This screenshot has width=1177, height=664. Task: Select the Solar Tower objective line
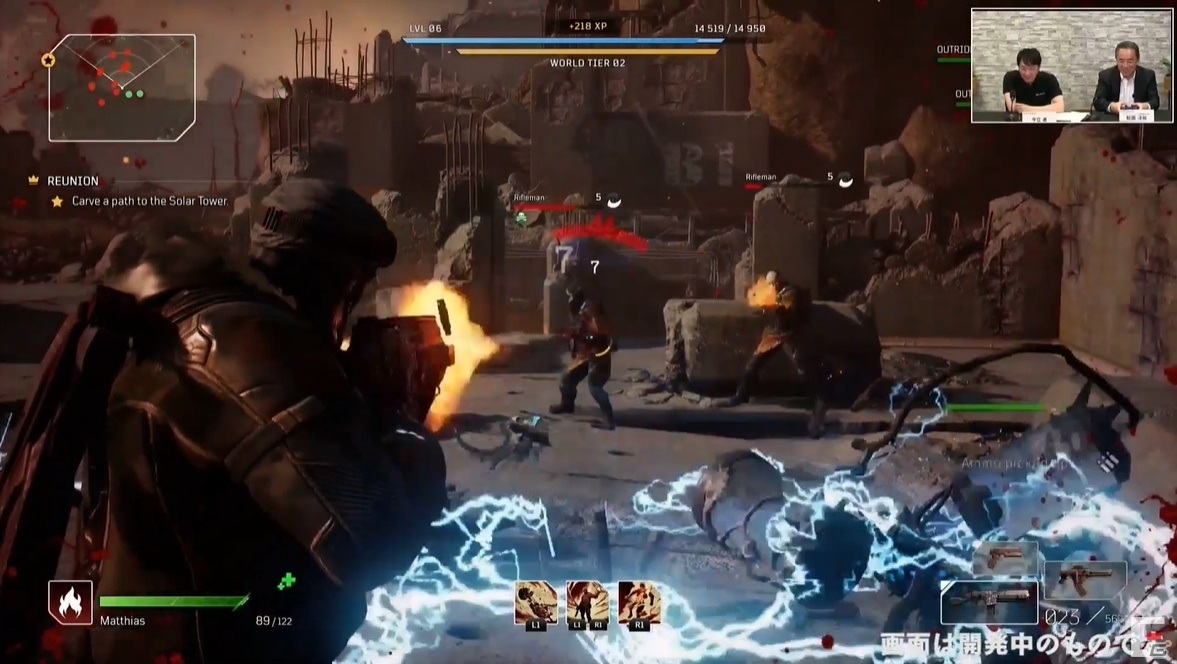149,201
